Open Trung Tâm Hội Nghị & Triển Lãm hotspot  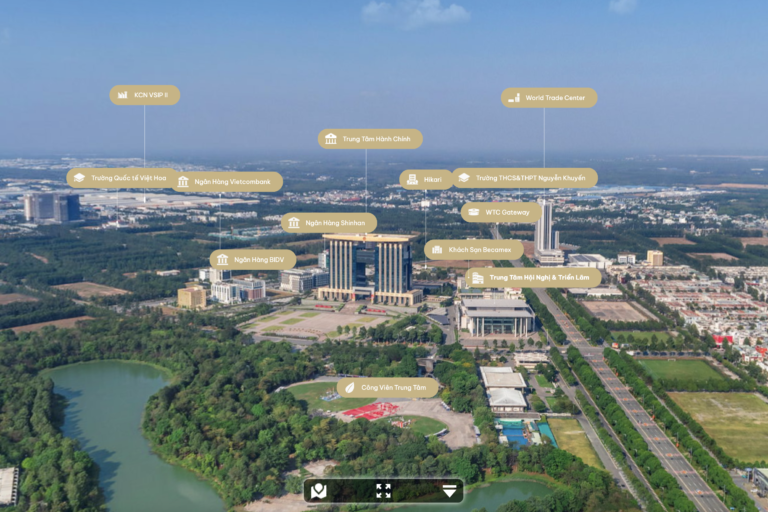click(x=533, y=277)
